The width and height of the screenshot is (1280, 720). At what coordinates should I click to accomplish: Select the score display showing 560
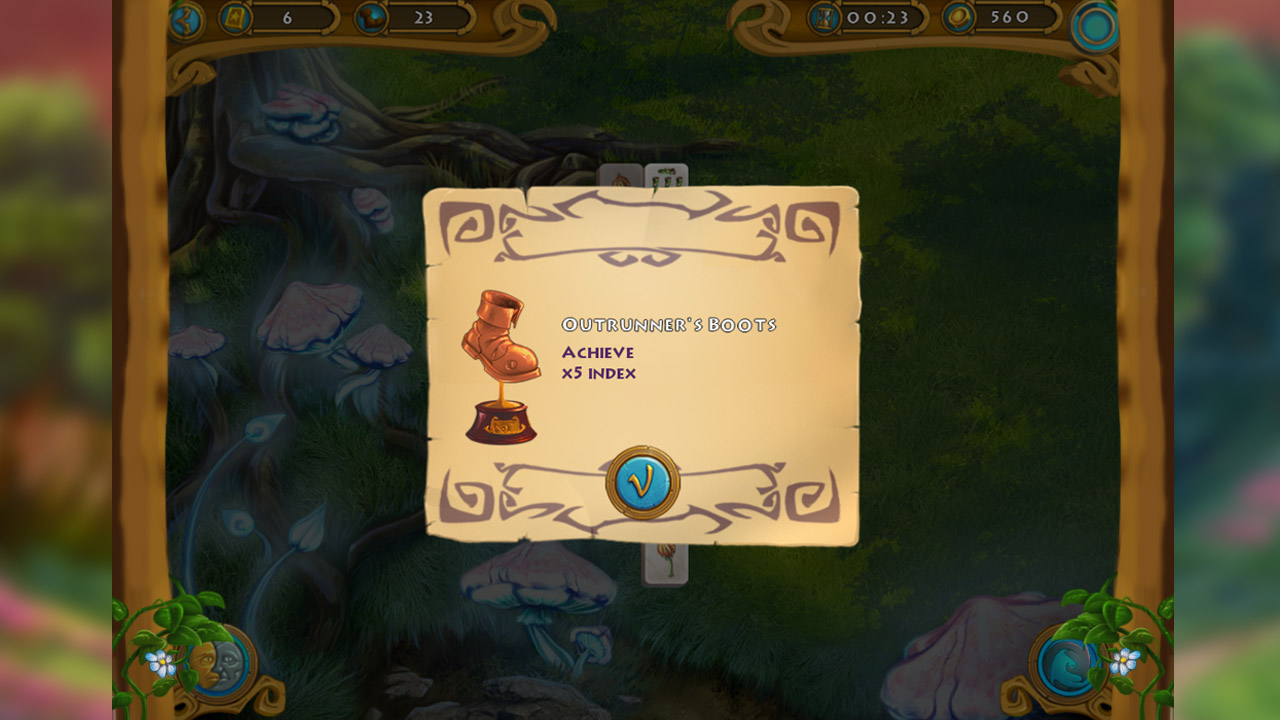(1009, 16)
